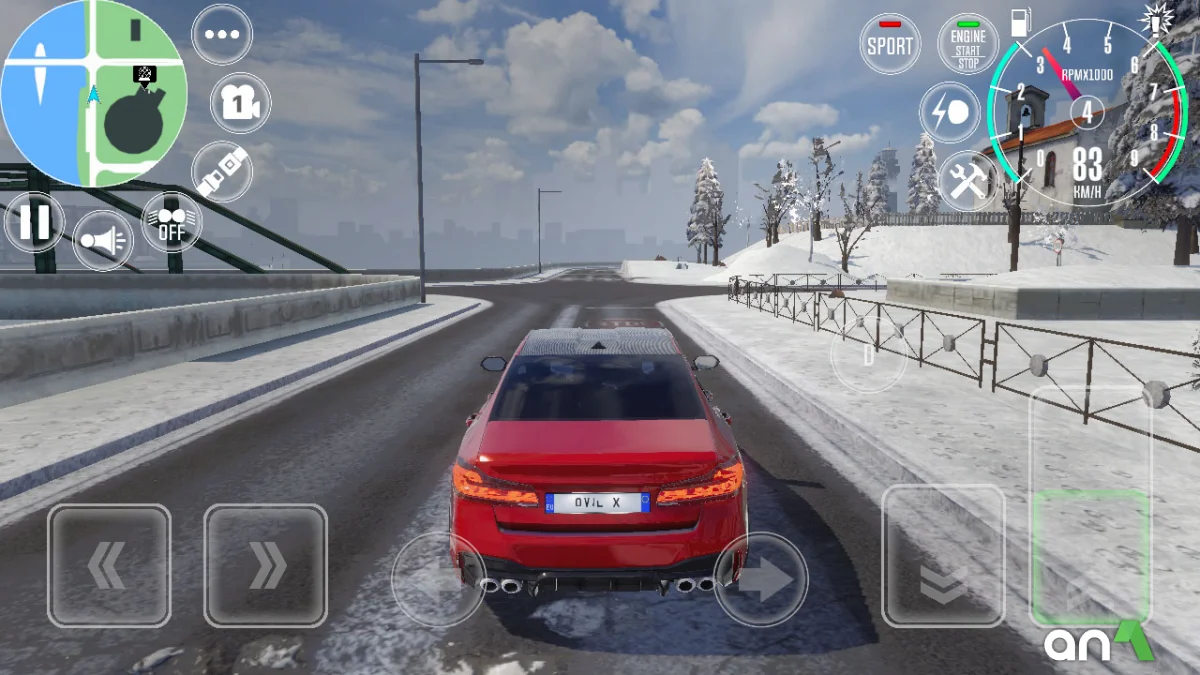Pause the game

click(x=34, y=222)
